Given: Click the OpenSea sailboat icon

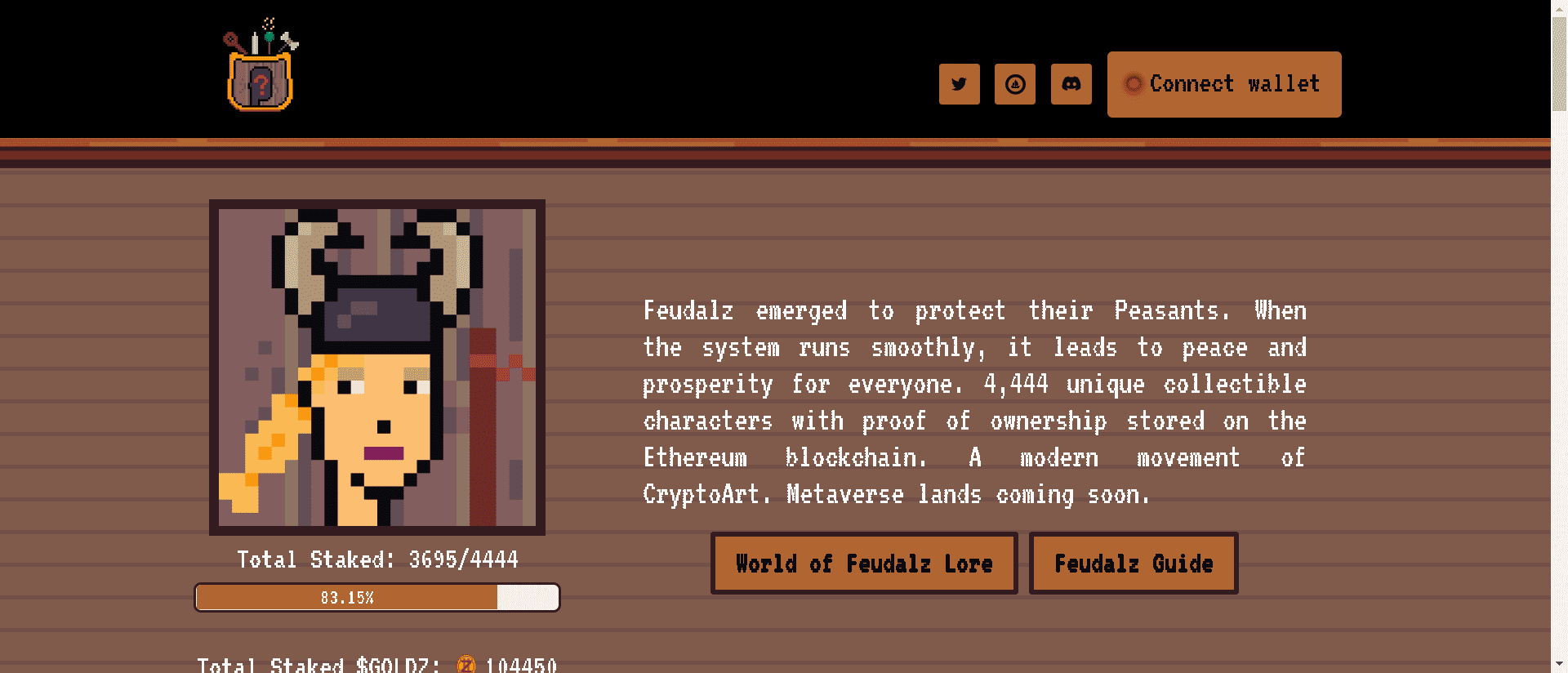Looking at the screenshot, I should coord(1015,84).
